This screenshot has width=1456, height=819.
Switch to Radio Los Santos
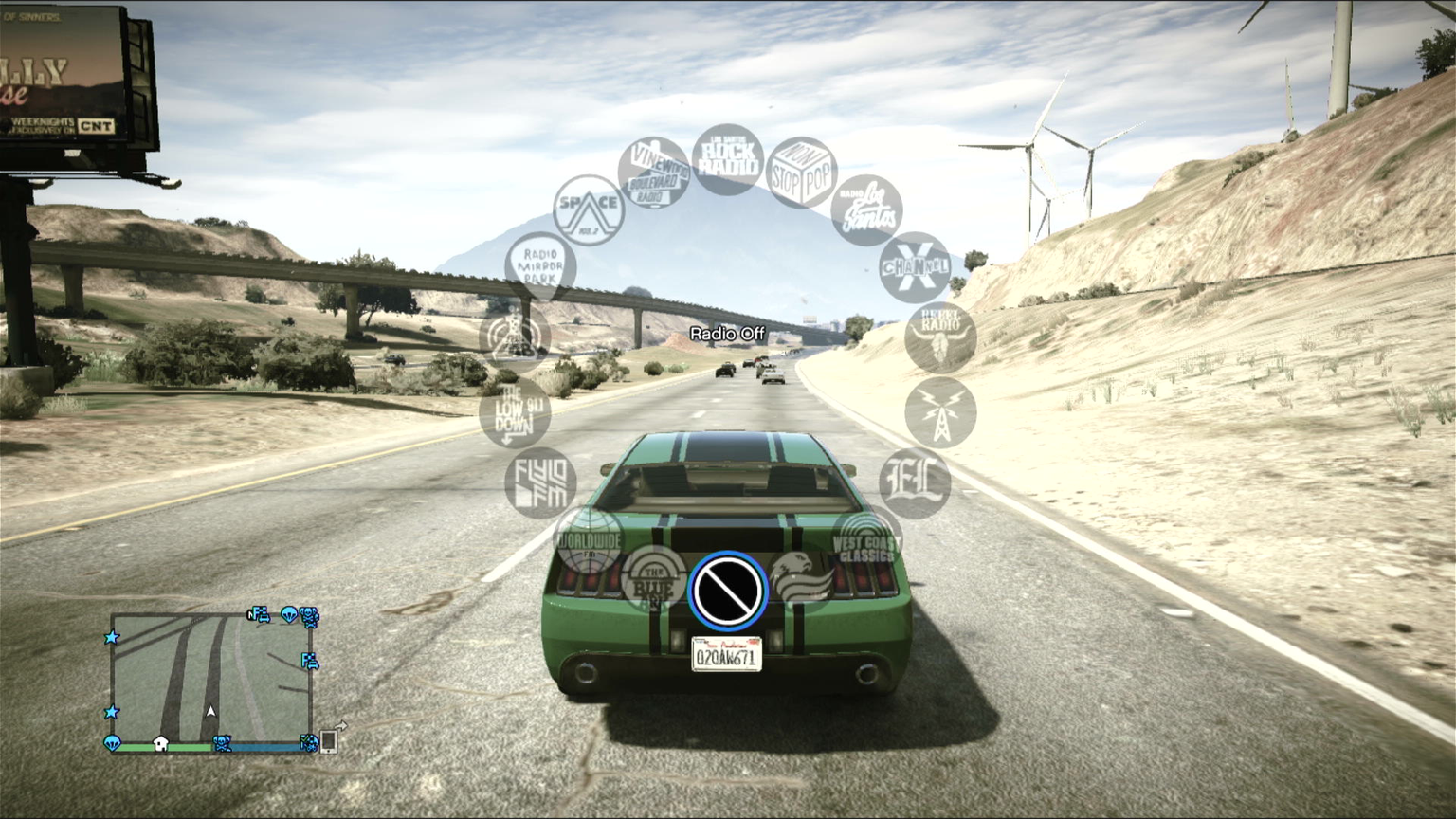(866, 210)
